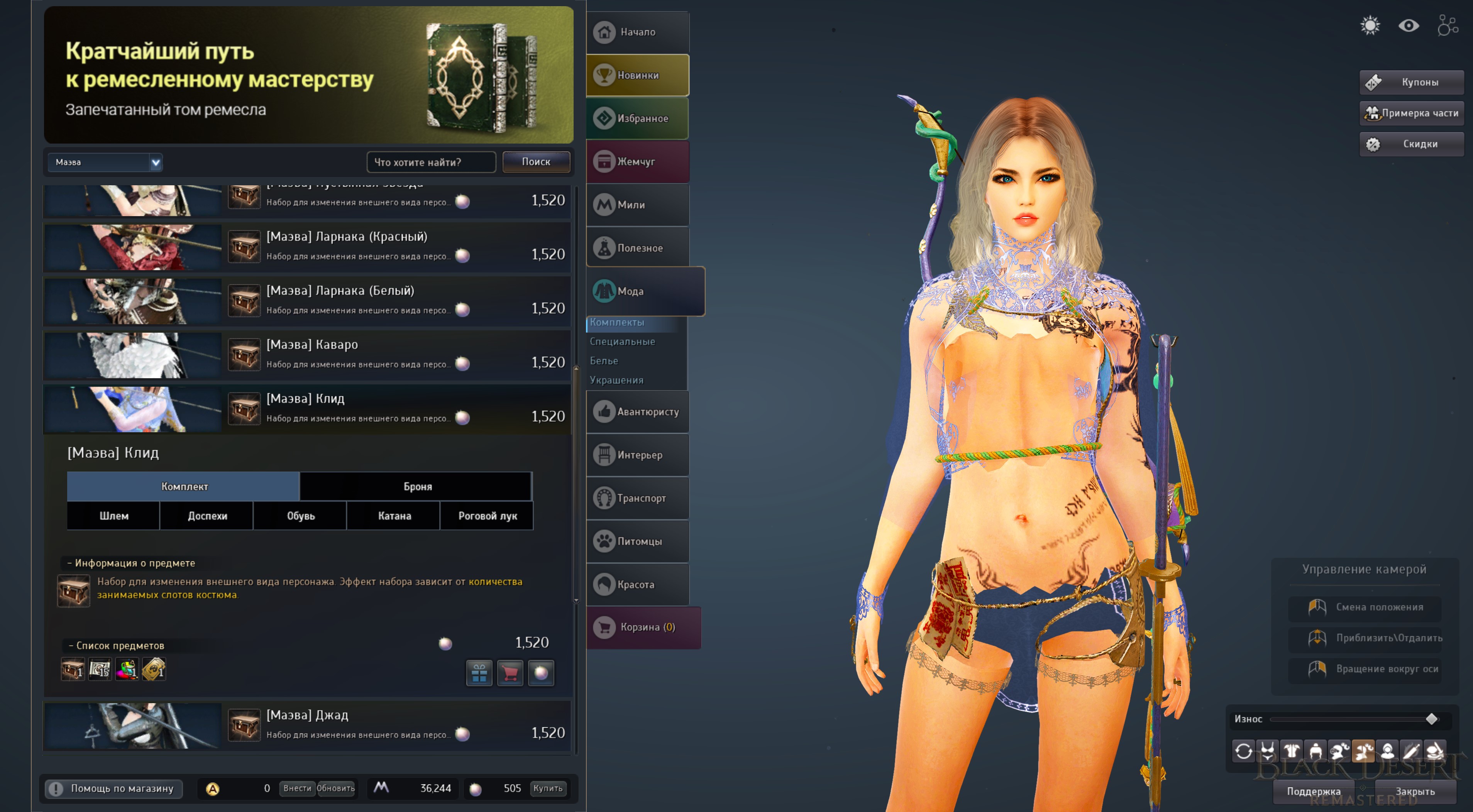The image size is (1473, 812).
Task: Show the Катана costume part
Action: 394,516
